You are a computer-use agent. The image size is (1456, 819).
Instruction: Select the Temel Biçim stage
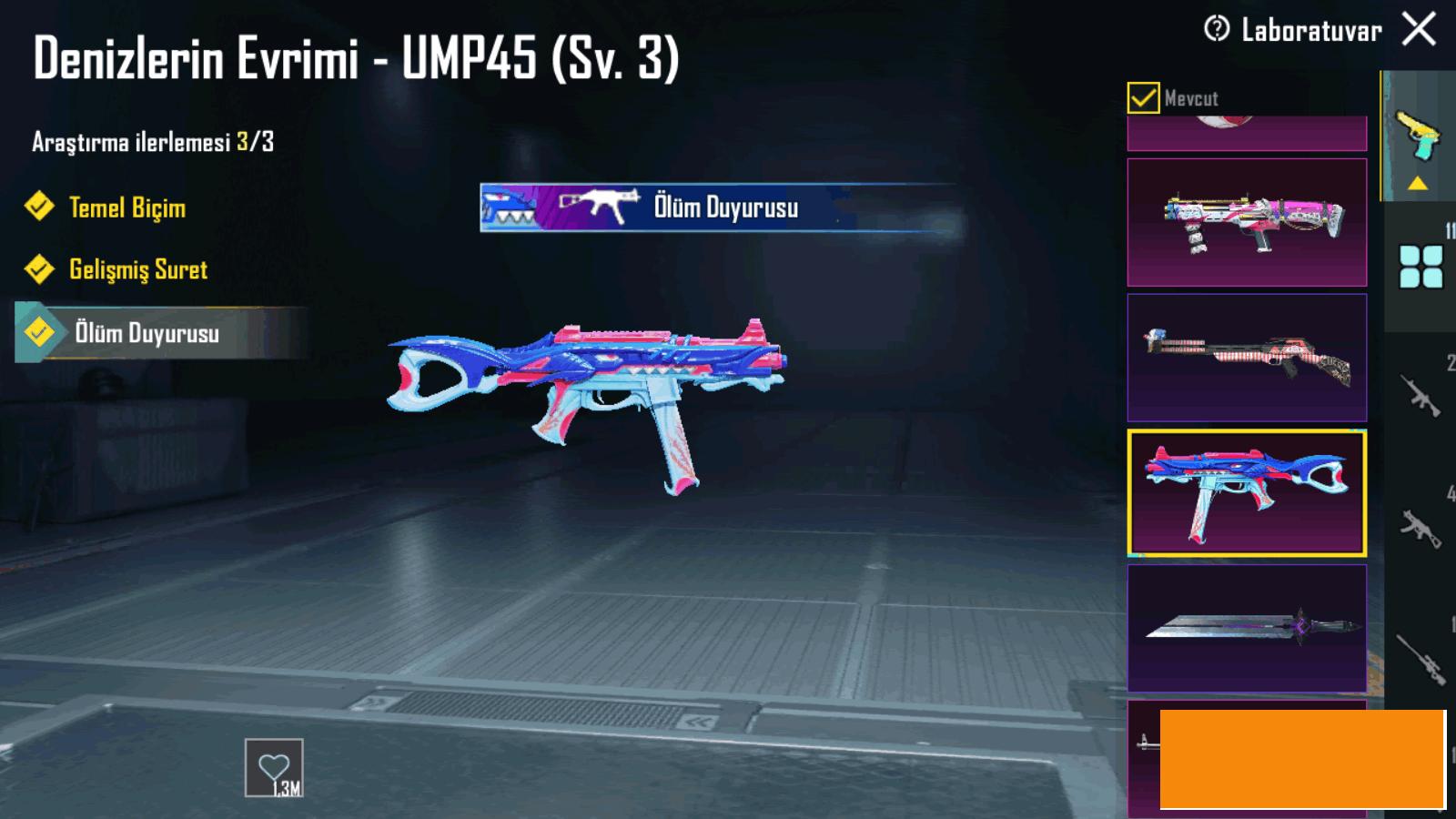click(x=127, y=207)
